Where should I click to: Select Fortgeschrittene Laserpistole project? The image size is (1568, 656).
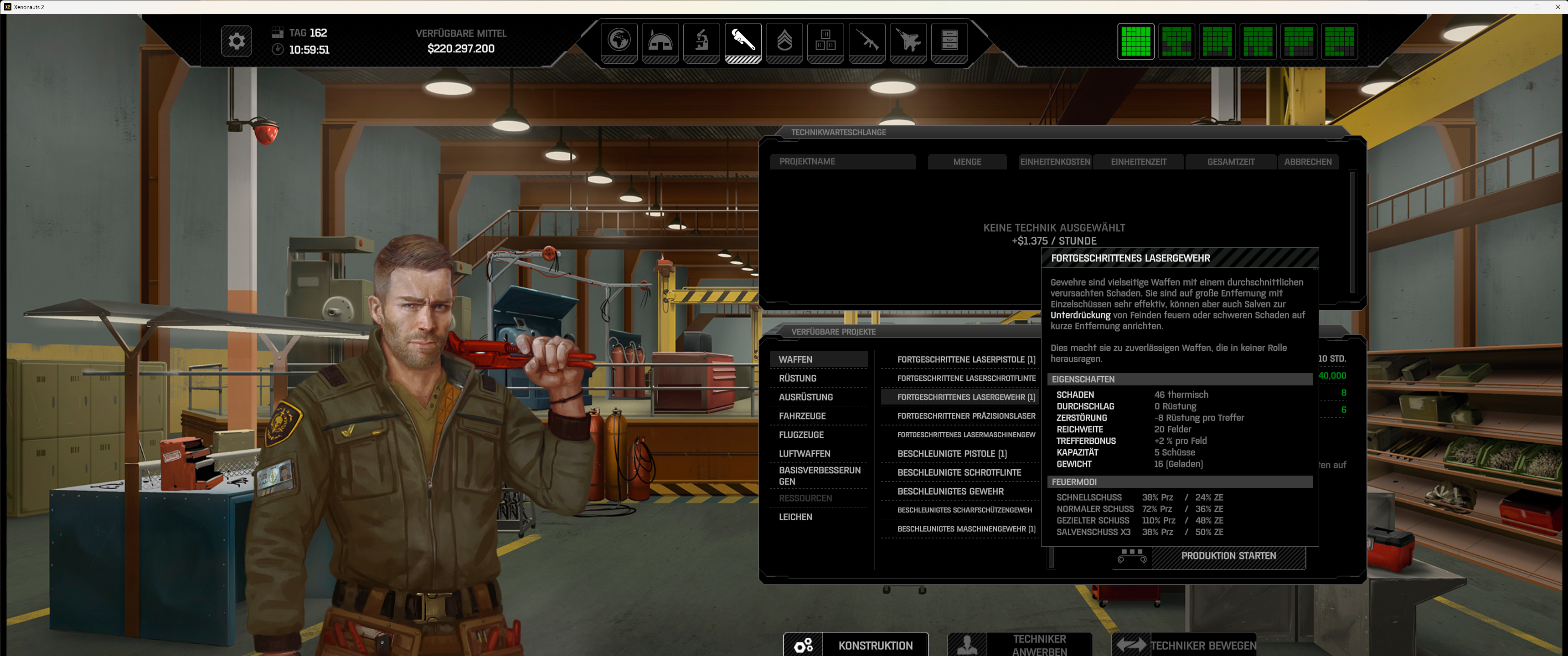tap(965, 359)
